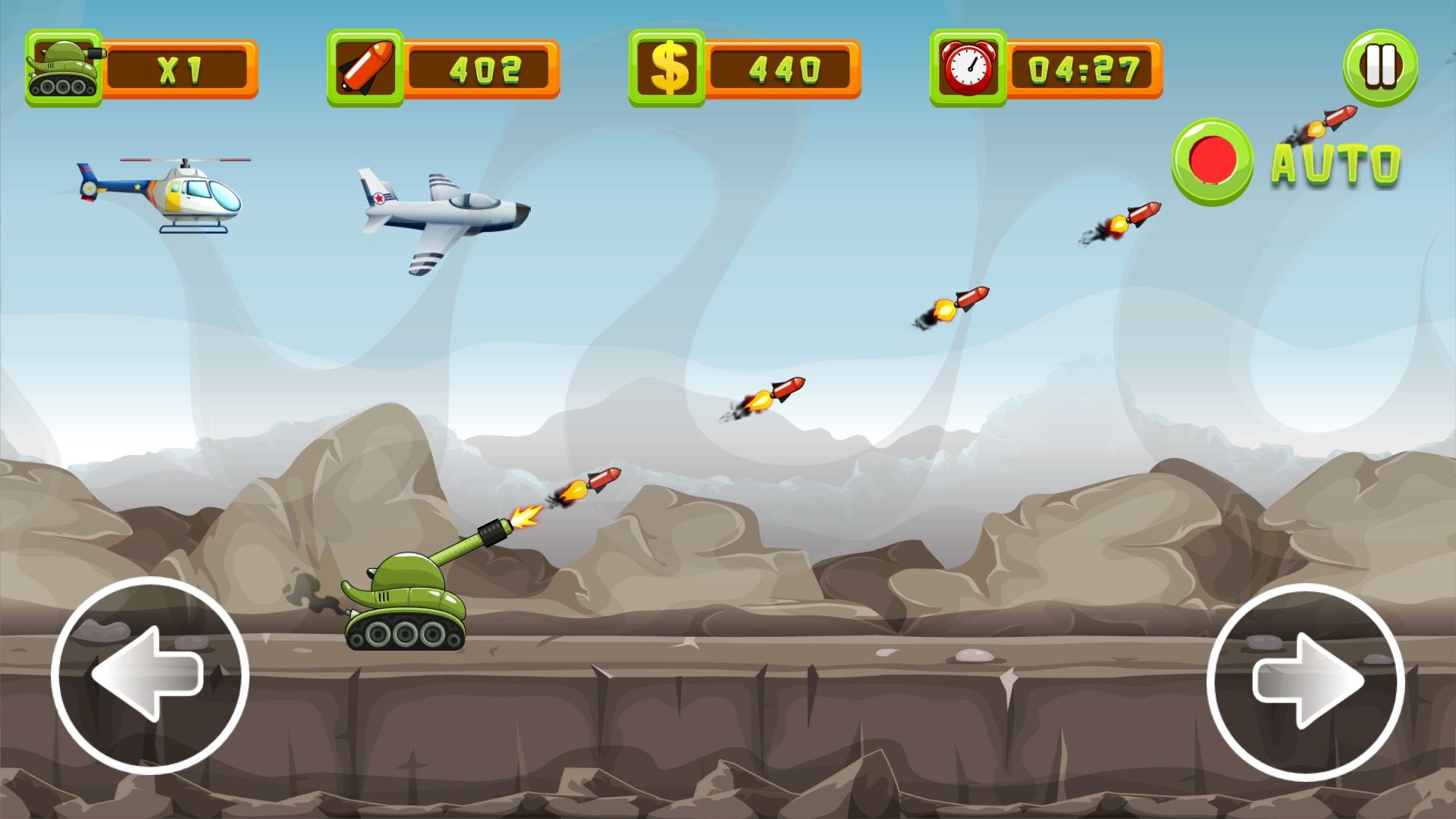Screen dimensions: 1456x819
Task: Pause the game with the green button
Action: pos(1380,67)
